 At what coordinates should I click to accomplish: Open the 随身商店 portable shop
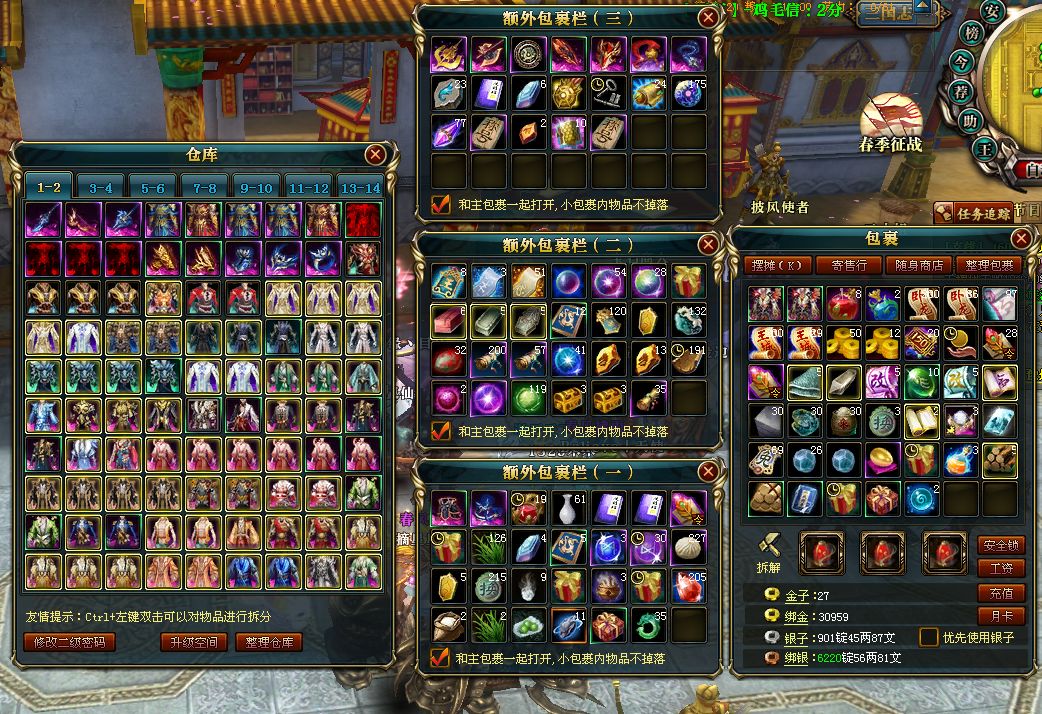918,265
